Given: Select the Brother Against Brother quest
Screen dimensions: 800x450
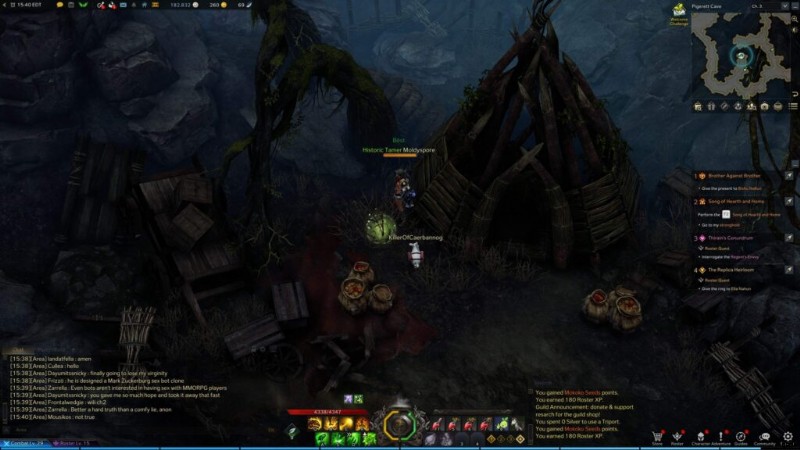Looking at the screenshot, I should (738, 176).
